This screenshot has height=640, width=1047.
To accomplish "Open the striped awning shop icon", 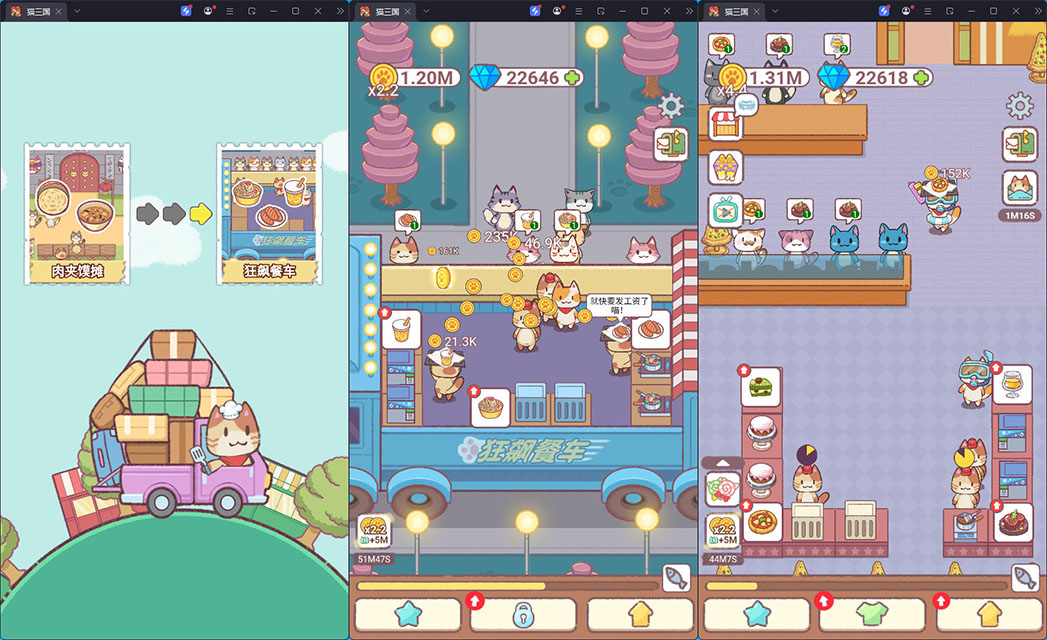I will click(725, 124).
